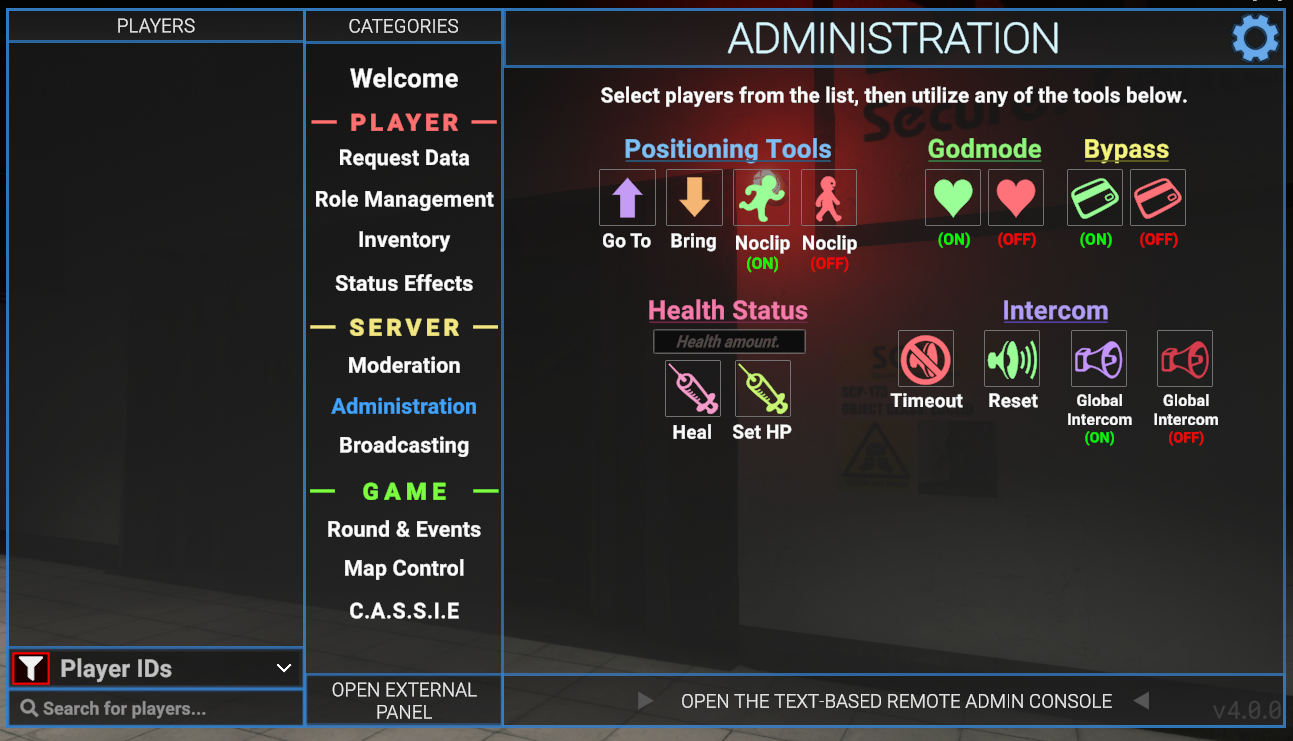
Task: Click the Go To positioning icon
Action: (627, 197)
